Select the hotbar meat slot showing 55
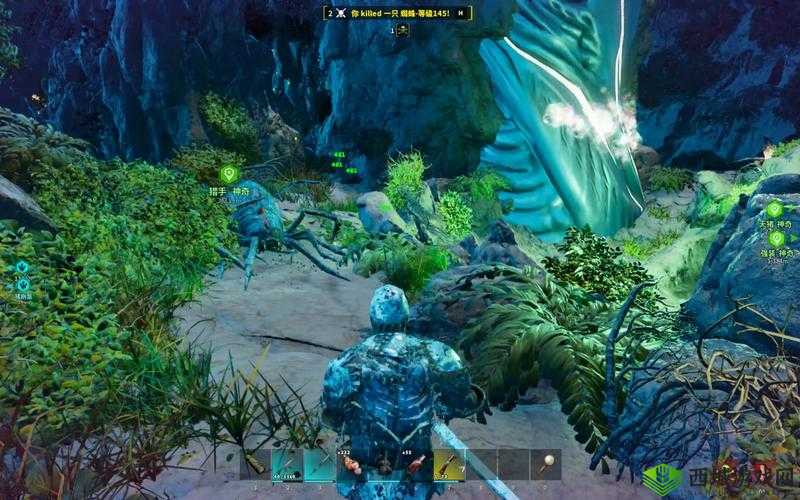This screenshot has height=500, width=800. point(415,464)
